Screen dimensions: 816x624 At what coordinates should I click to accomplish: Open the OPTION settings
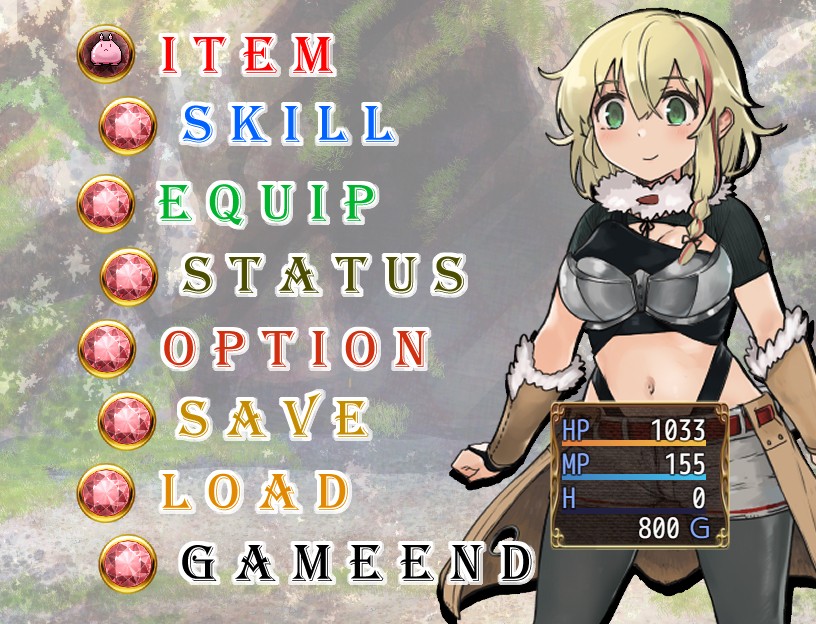[295, 348]
